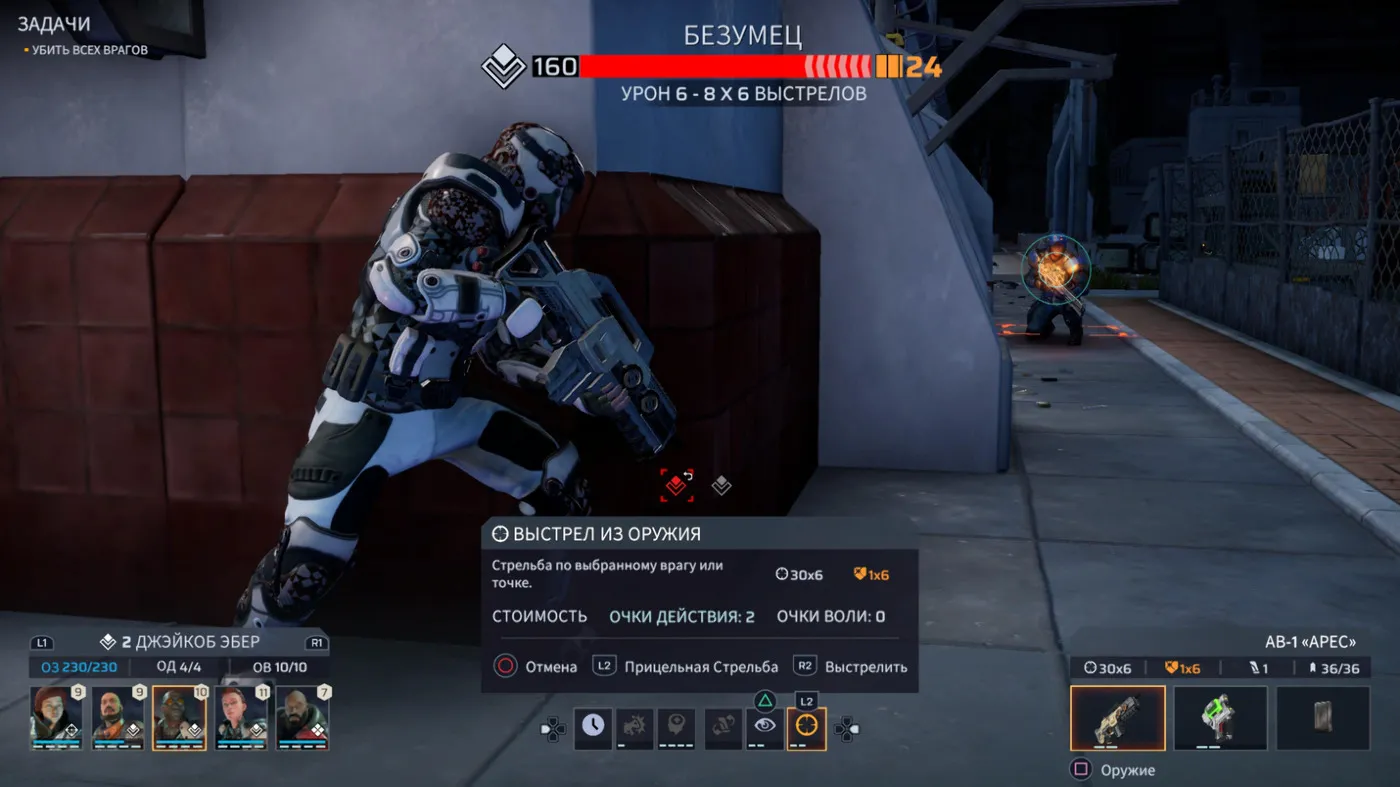Switch to the green-and-white pistol slot
The image size is (1400, 787).
pos(1220,717)
